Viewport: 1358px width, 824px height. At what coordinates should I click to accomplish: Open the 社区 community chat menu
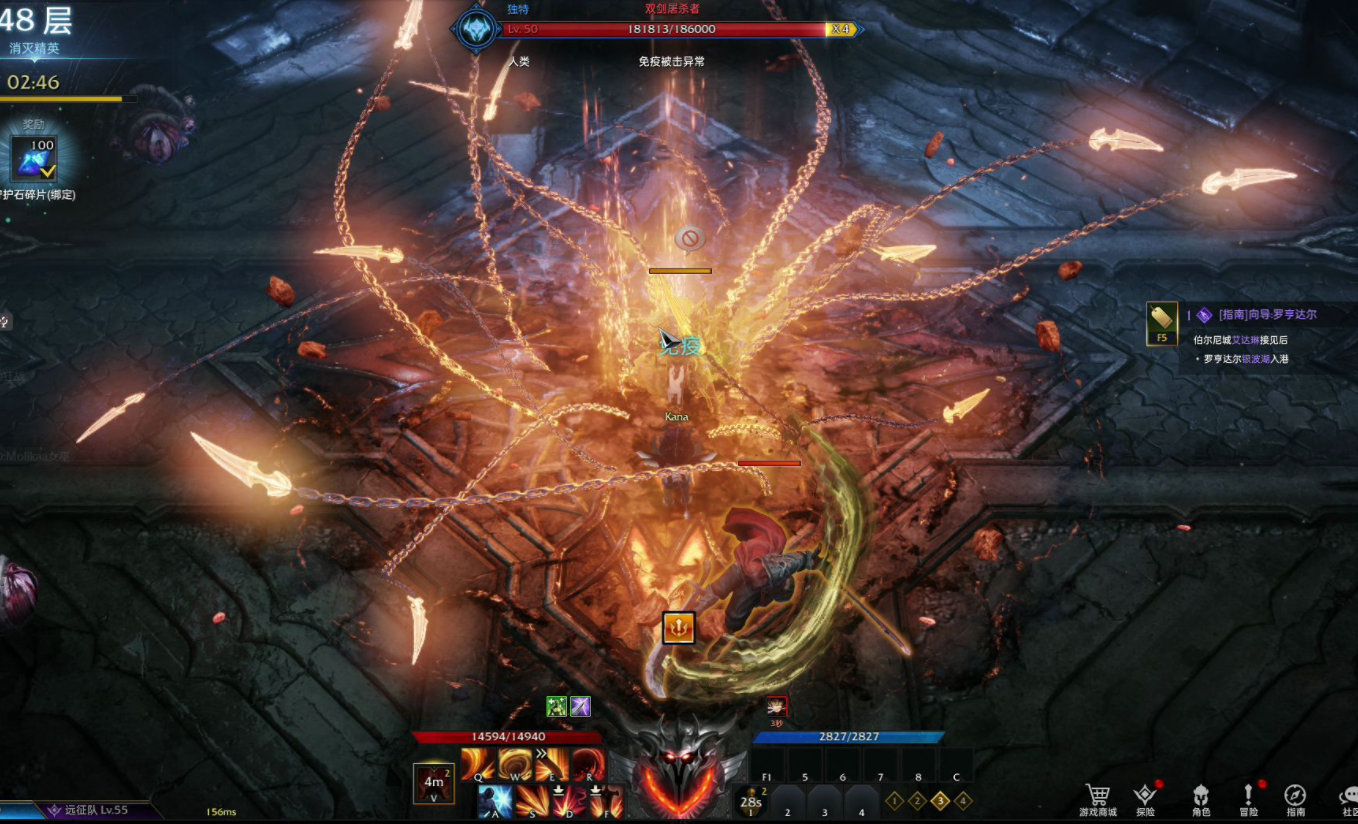(1348, 798)
